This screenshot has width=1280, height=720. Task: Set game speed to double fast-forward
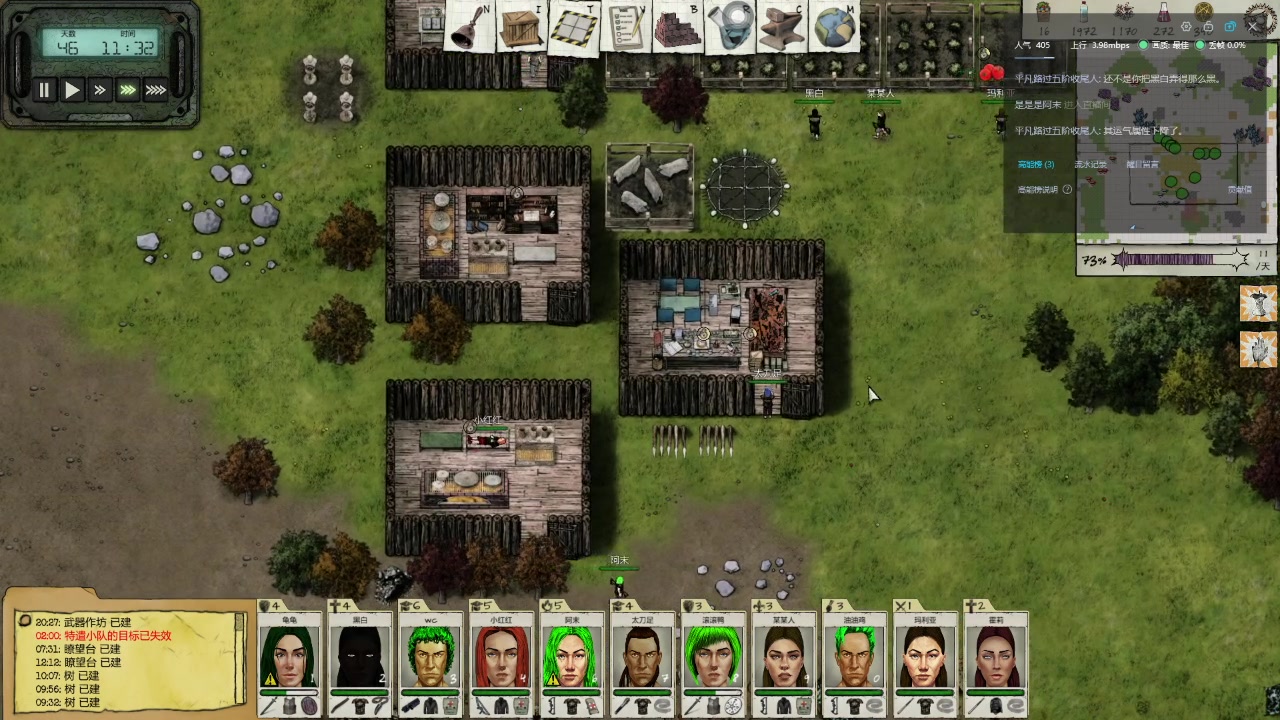click(x=100, y=90)
